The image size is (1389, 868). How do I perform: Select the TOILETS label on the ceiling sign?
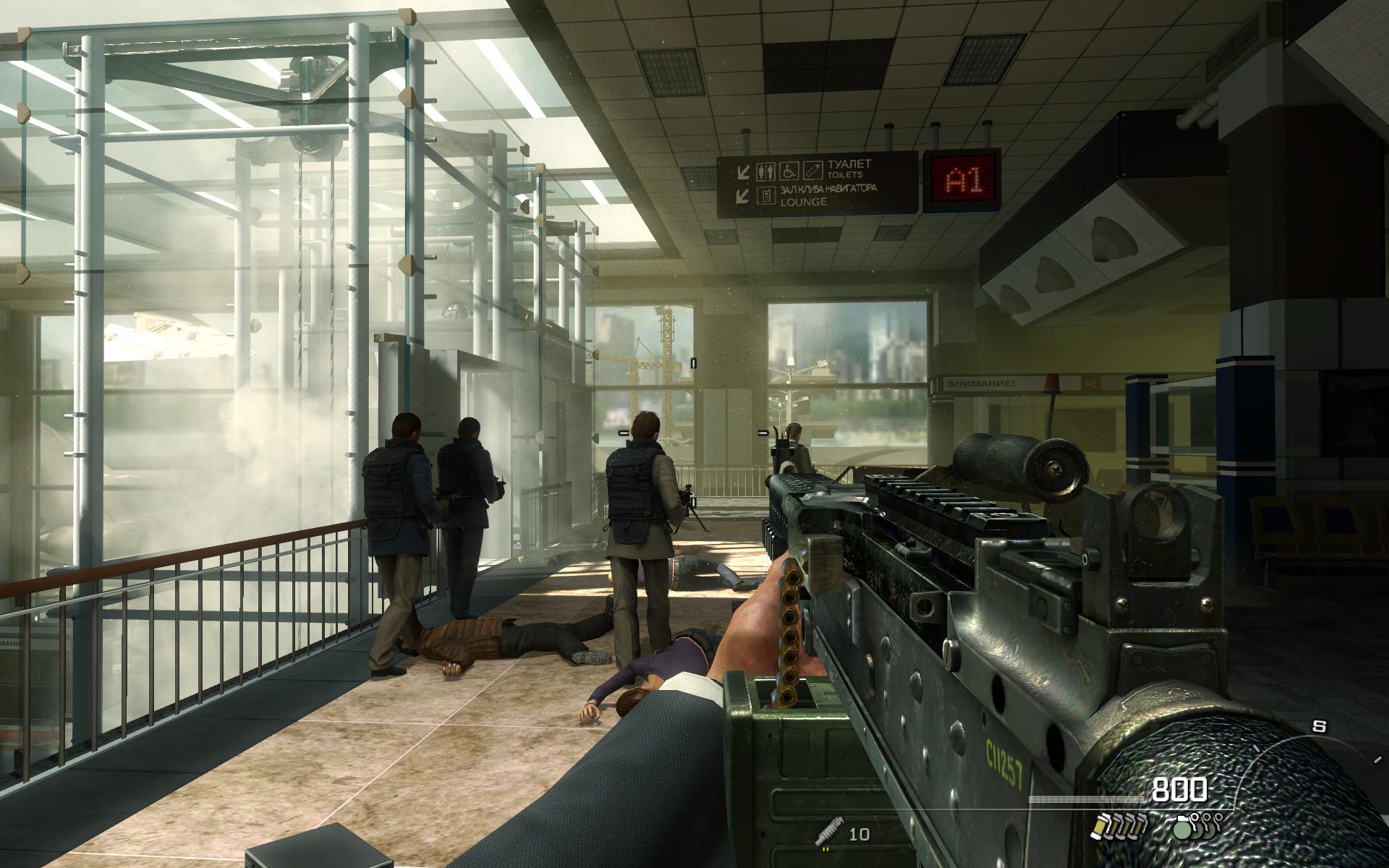845,174
